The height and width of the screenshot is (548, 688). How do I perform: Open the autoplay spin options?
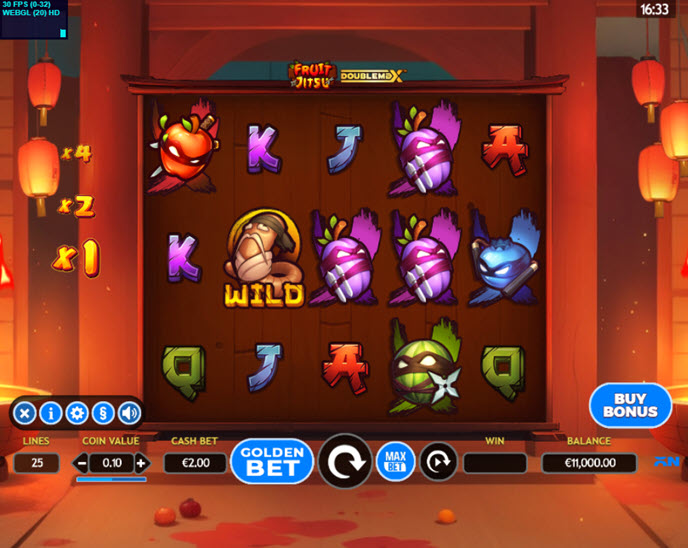pyautogui.click(x=438, y=461)
